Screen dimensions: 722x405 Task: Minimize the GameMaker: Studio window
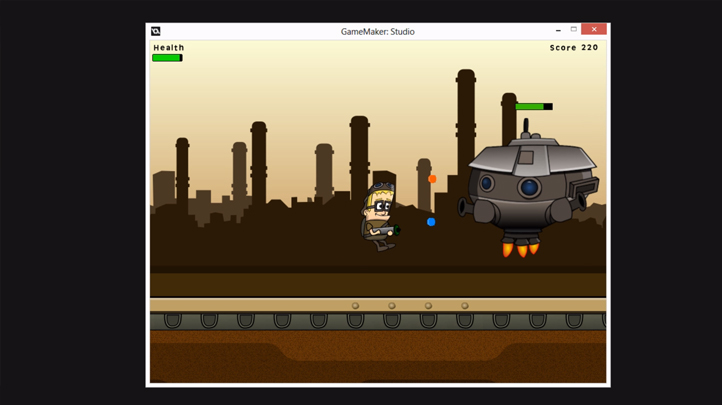pos(557,31)
